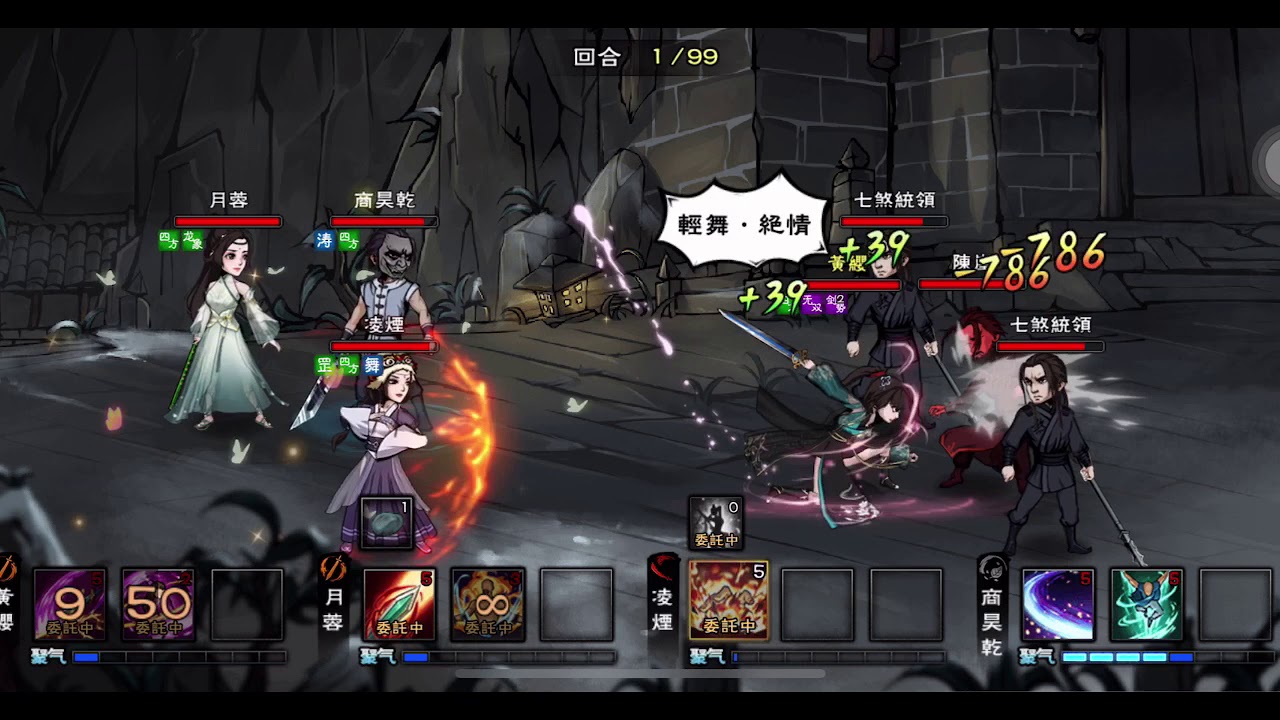Tap the grey circular button at screen edge
This screenshot has height=720, width=1280.
coord(1268,158)
